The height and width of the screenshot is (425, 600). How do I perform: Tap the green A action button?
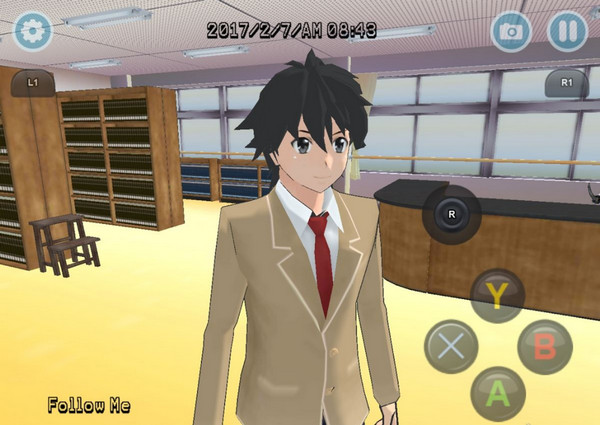click(x=498, y=393)
